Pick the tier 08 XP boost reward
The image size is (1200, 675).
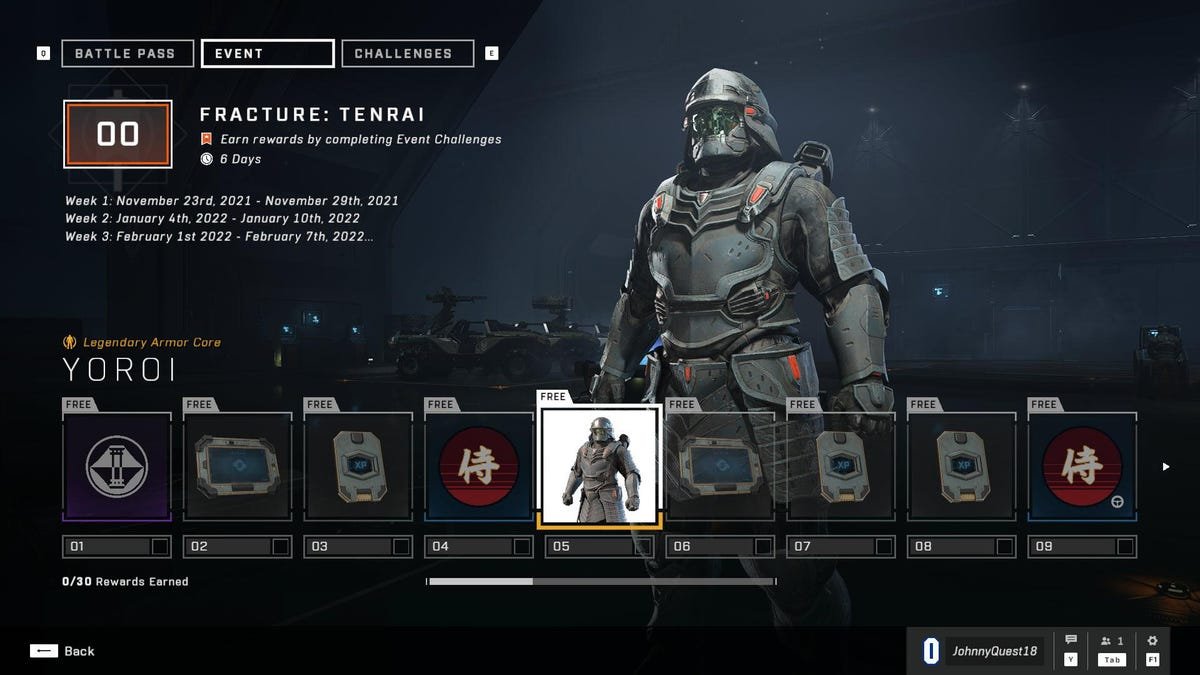click(x=961, y=466)
